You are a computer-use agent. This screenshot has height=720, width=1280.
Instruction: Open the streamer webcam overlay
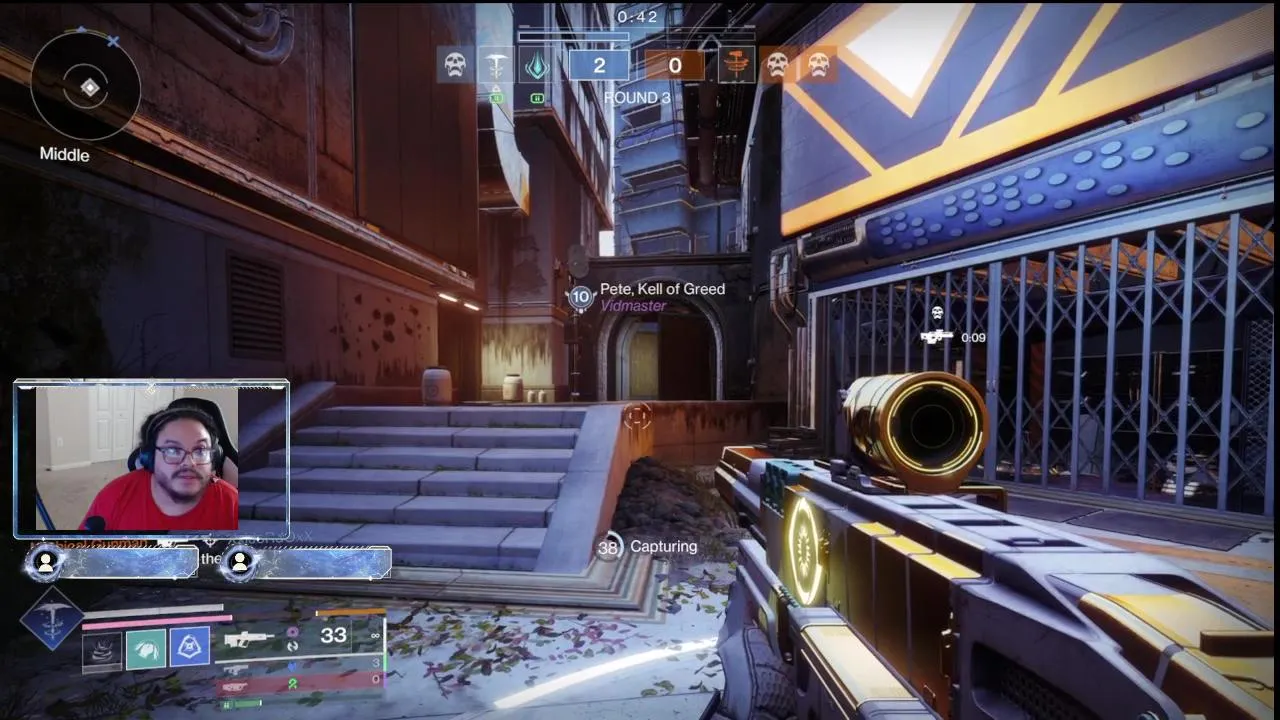pos(152,458)
